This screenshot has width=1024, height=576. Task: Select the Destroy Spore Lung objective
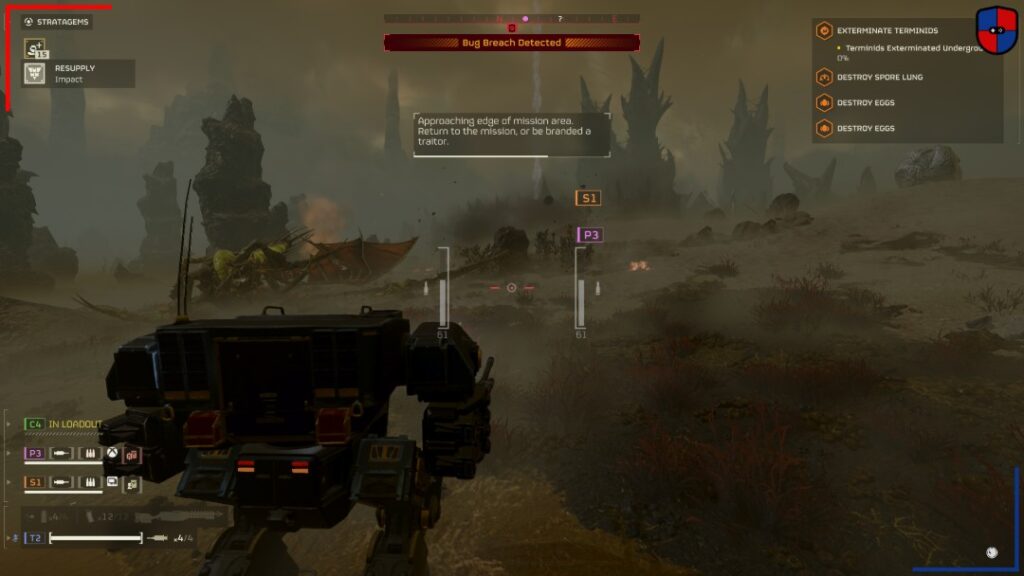click(879, 77)
